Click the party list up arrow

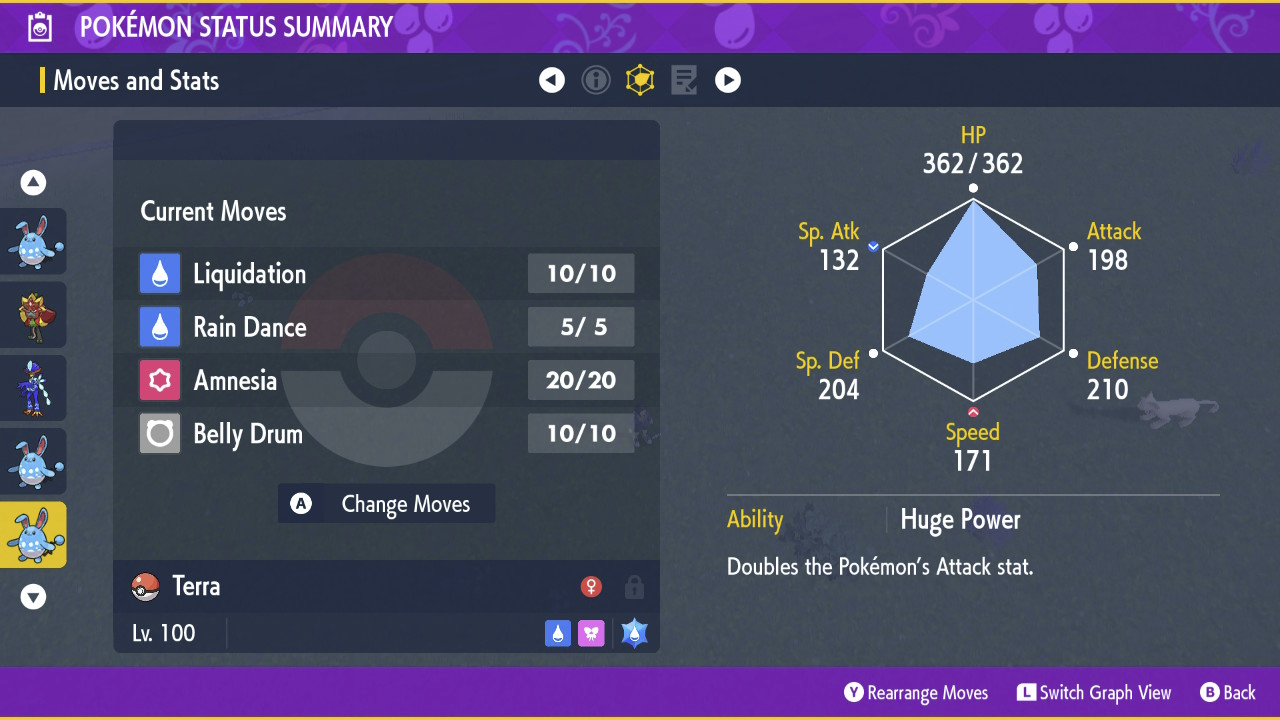coord(34,183)
